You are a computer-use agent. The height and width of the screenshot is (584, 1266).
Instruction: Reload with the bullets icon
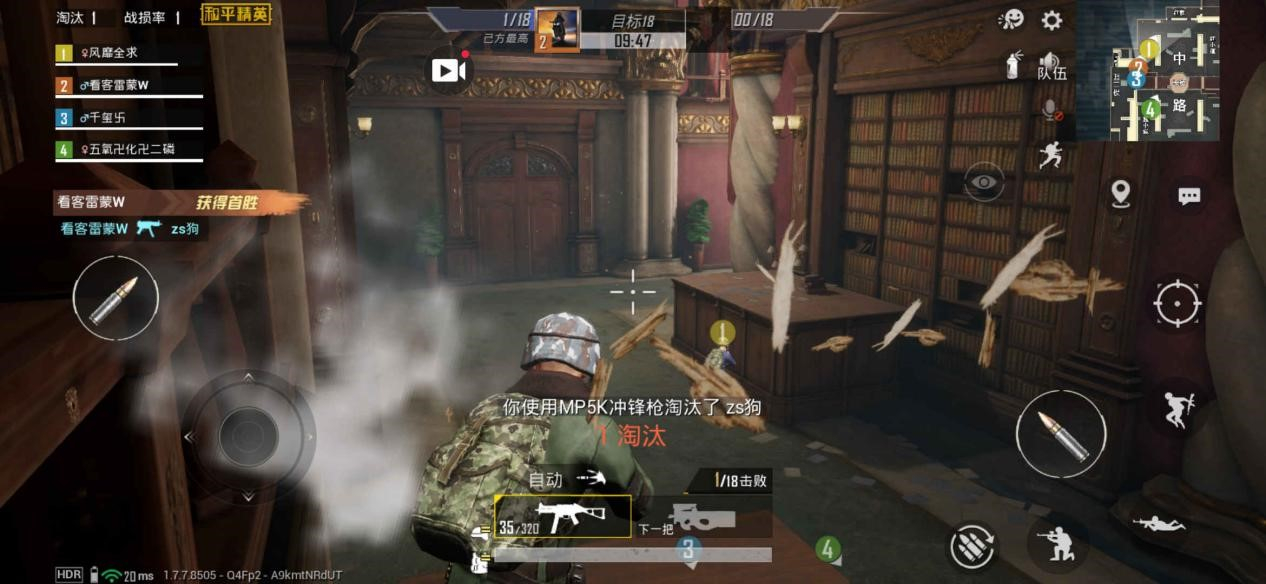tap(973, 546)
